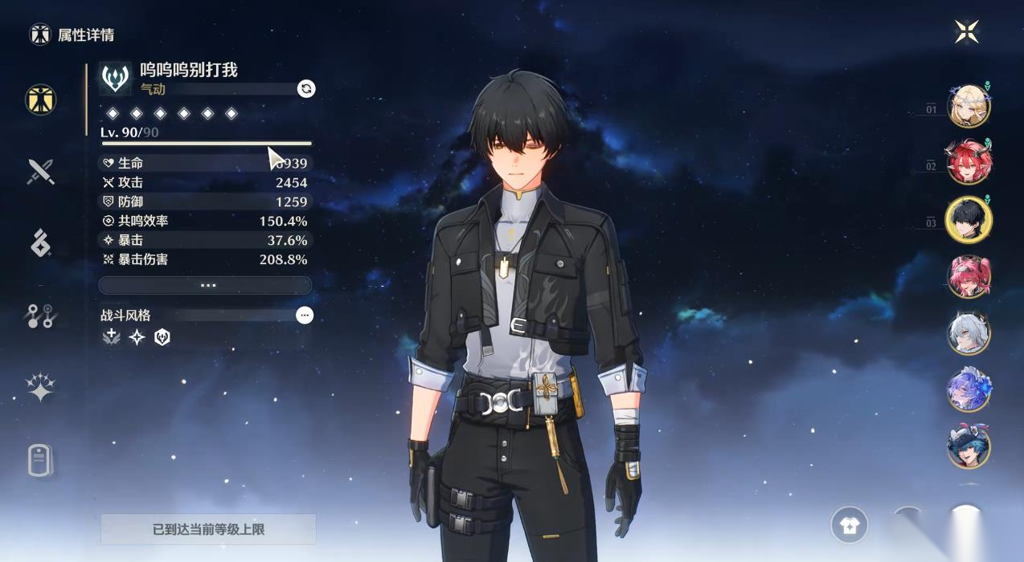This screenshot has width=1024, height=562.
Task: Select the human figure attributes tab
Action: pos(40,100)
